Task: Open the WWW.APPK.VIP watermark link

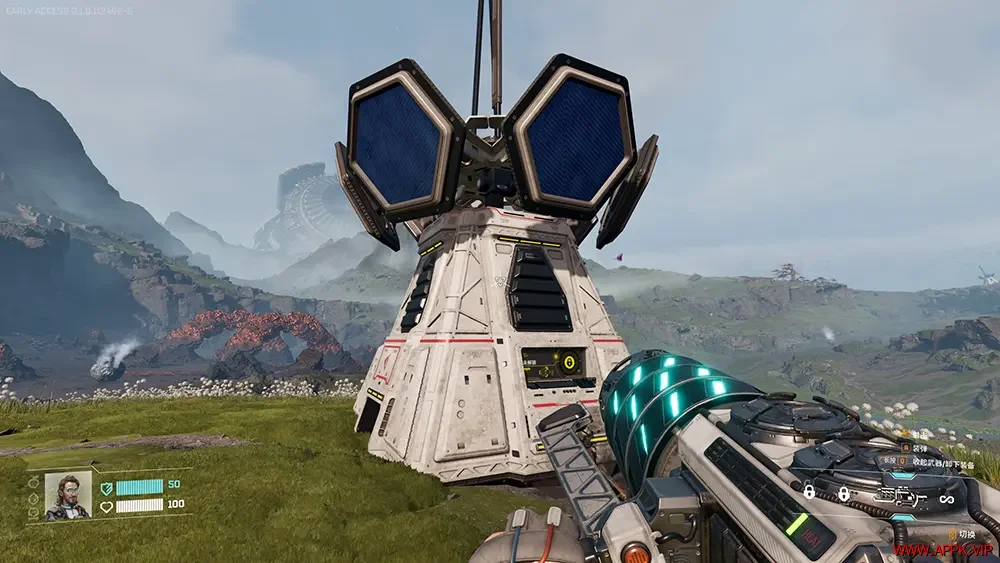Action: pyautogui.click(x=942, y=550)
